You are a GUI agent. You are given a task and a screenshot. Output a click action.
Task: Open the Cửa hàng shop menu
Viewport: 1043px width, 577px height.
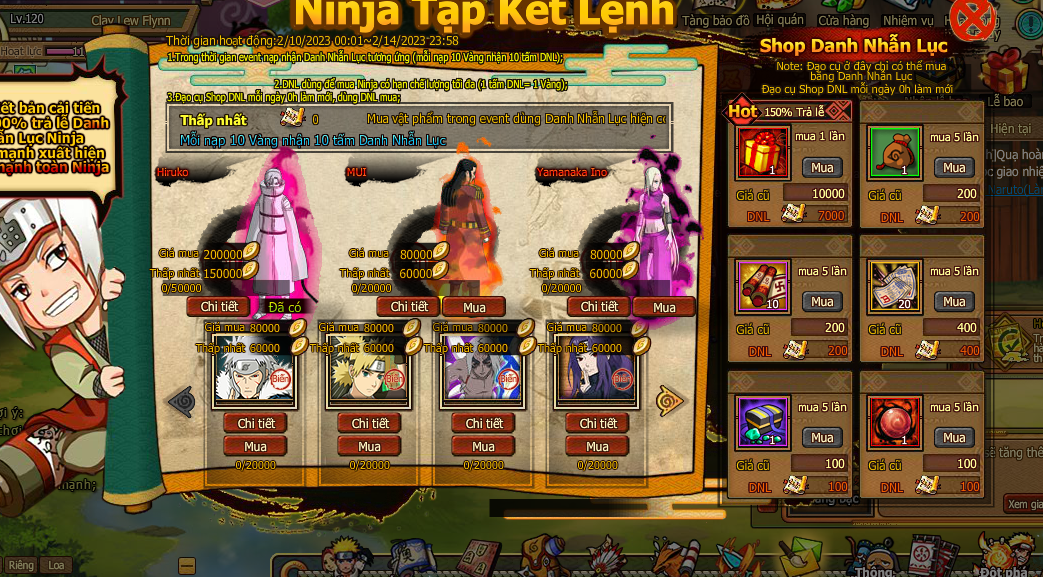click(x=843, y=20)
